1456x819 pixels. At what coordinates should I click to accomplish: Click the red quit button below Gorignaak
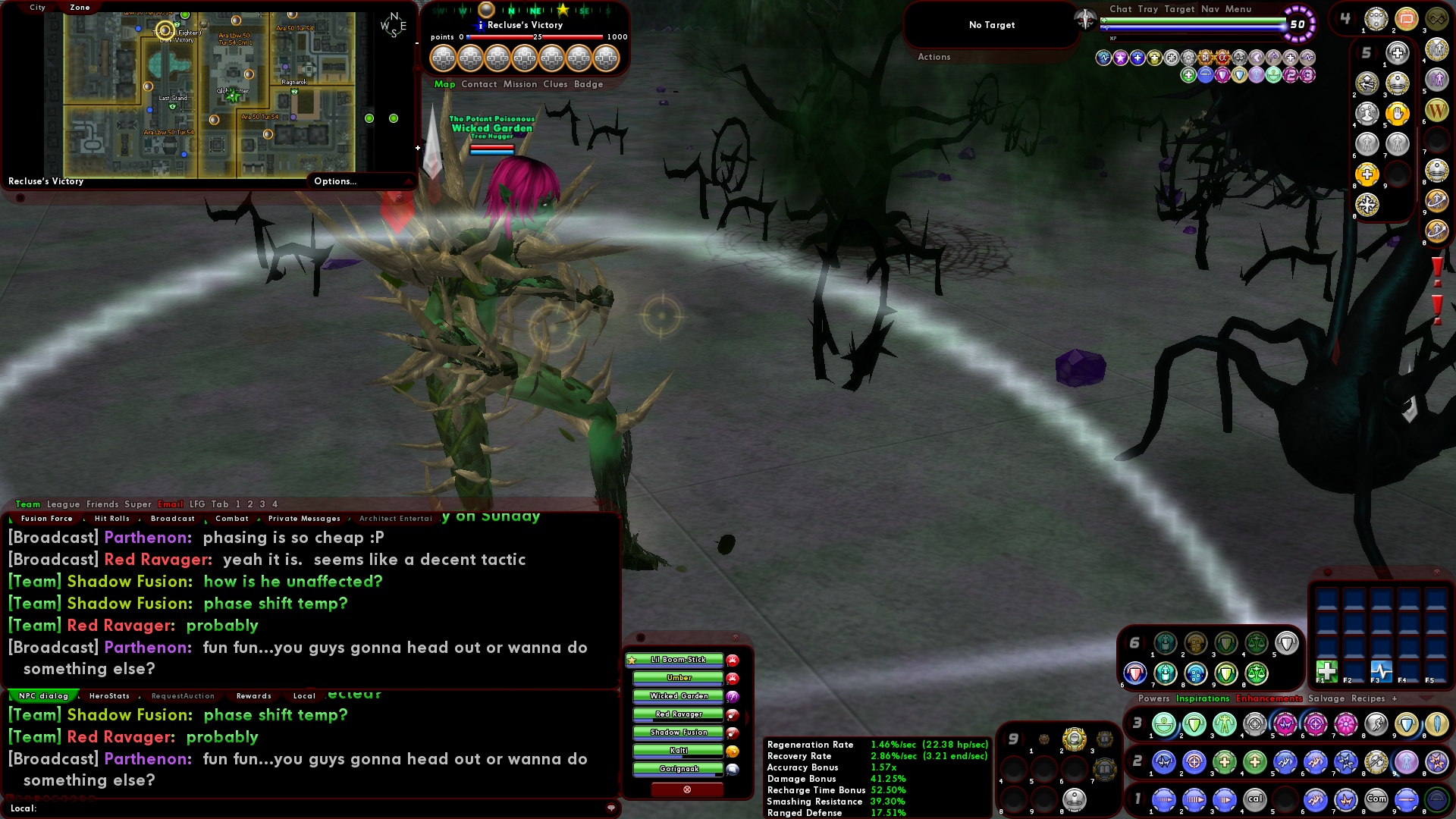click(686, 789)
